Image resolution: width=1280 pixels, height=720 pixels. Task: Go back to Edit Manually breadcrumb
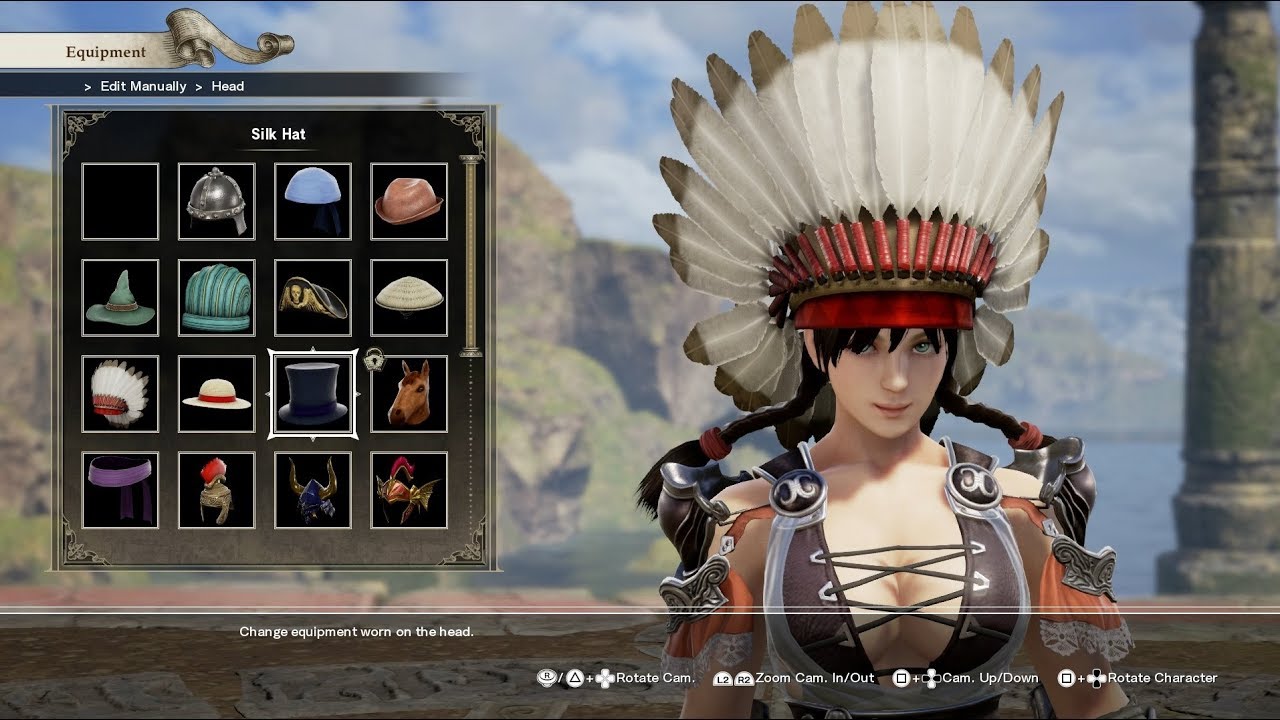(x=143, y=86)
